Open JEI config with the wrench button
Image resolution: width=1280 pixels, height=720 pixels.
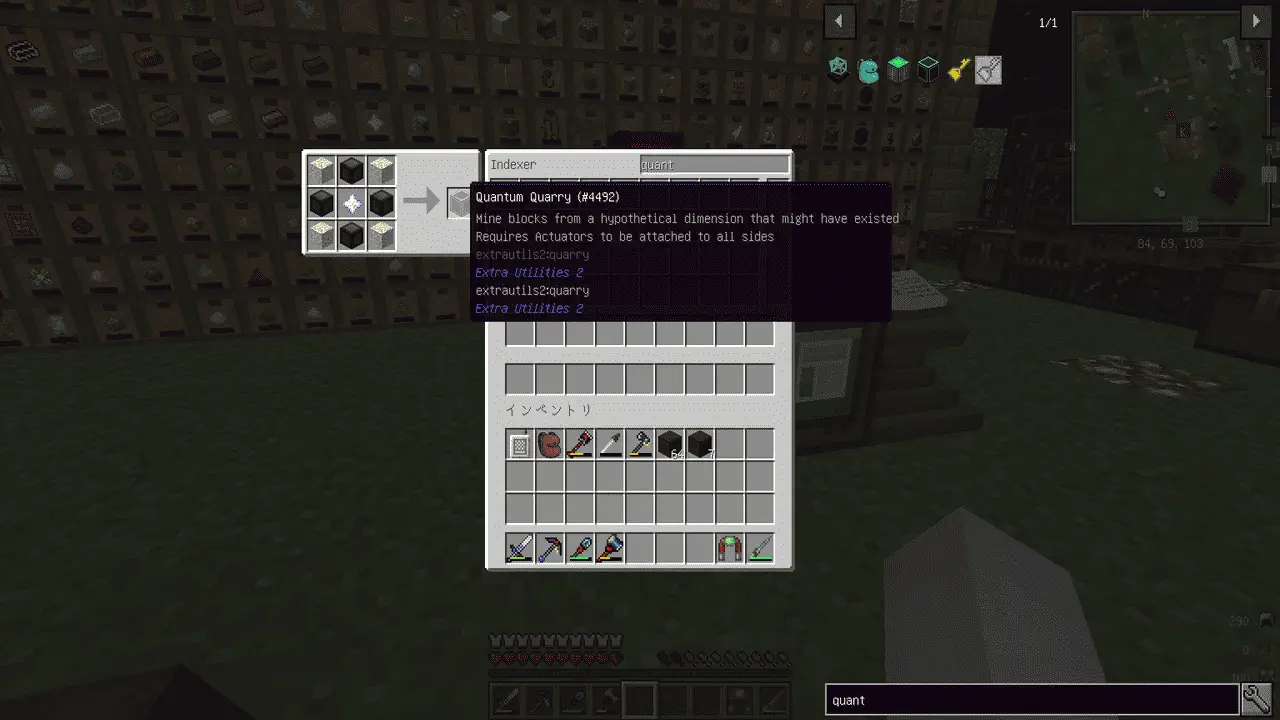[x=1256, y=700]
